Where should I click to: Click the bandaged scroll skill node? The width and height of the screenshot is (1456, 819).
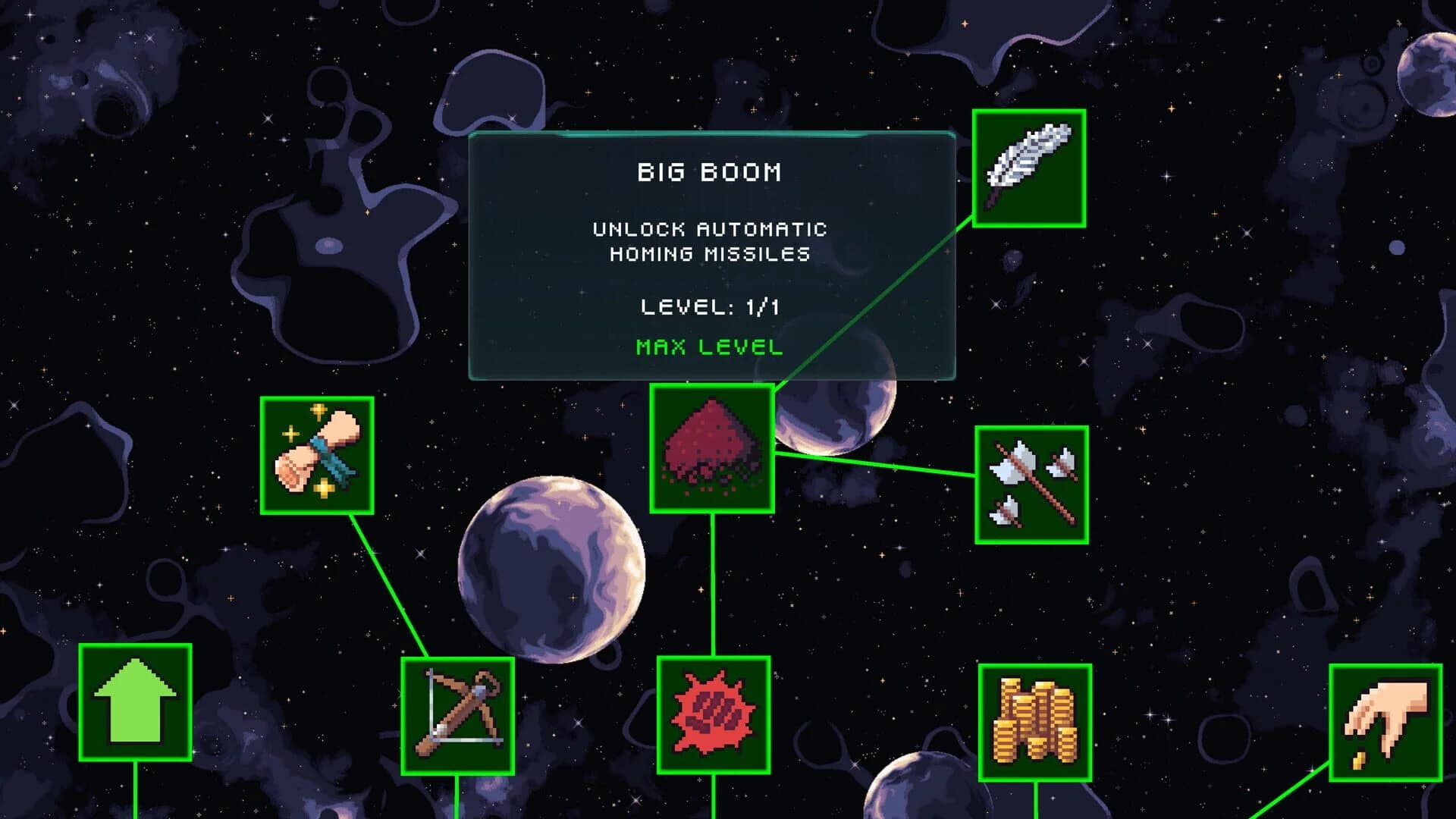pyautogui.click(x=318, y=456)
